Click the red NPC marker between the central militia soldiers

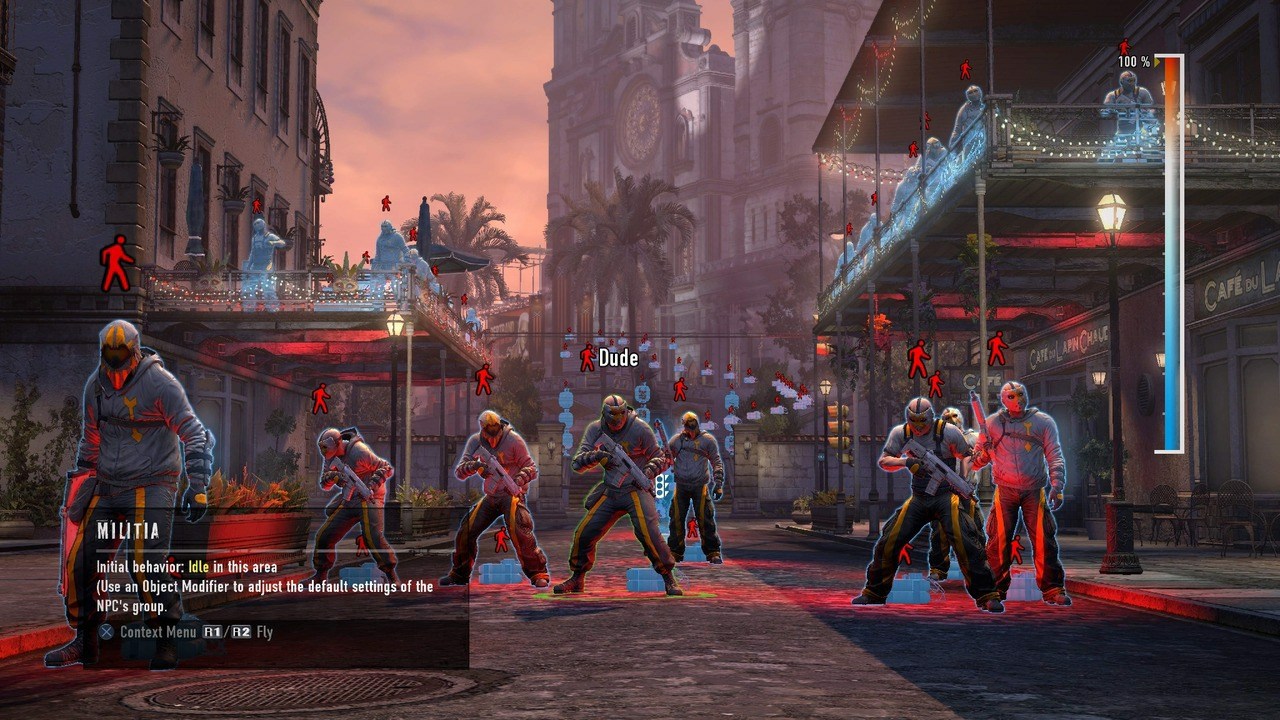(693, 527)
